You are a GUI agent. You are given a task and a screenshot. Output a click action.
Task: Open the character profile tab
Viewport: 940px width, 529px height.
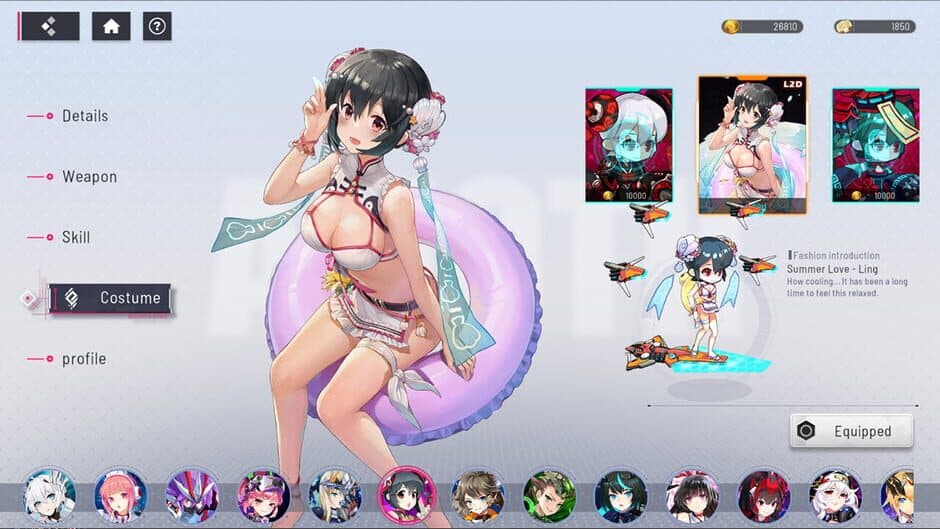coord(83,359)
